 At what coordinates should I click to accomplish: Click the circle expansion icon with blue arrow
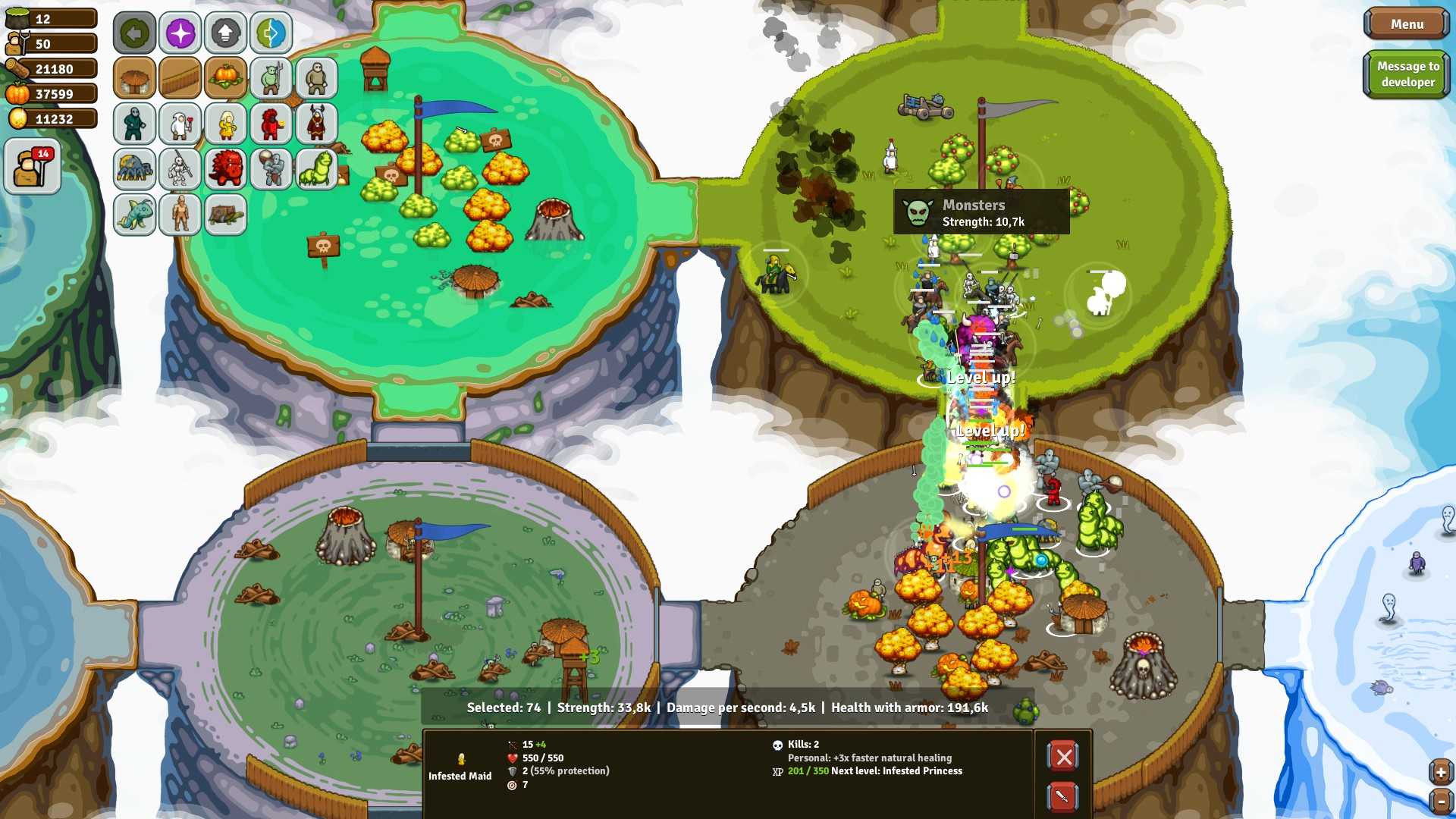(271, 33)
